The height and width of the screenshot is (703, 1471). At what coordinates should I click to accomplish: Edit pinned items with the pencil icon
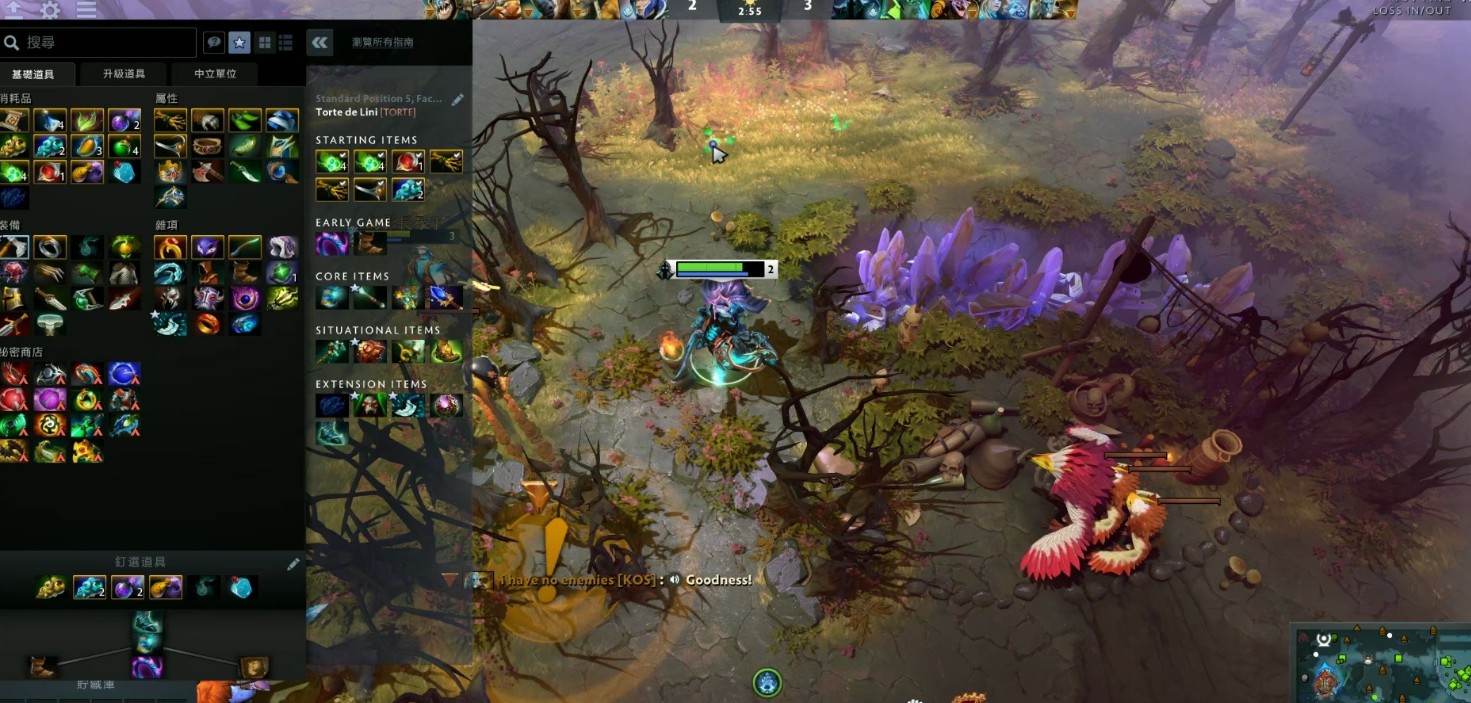tap(293, 564)
